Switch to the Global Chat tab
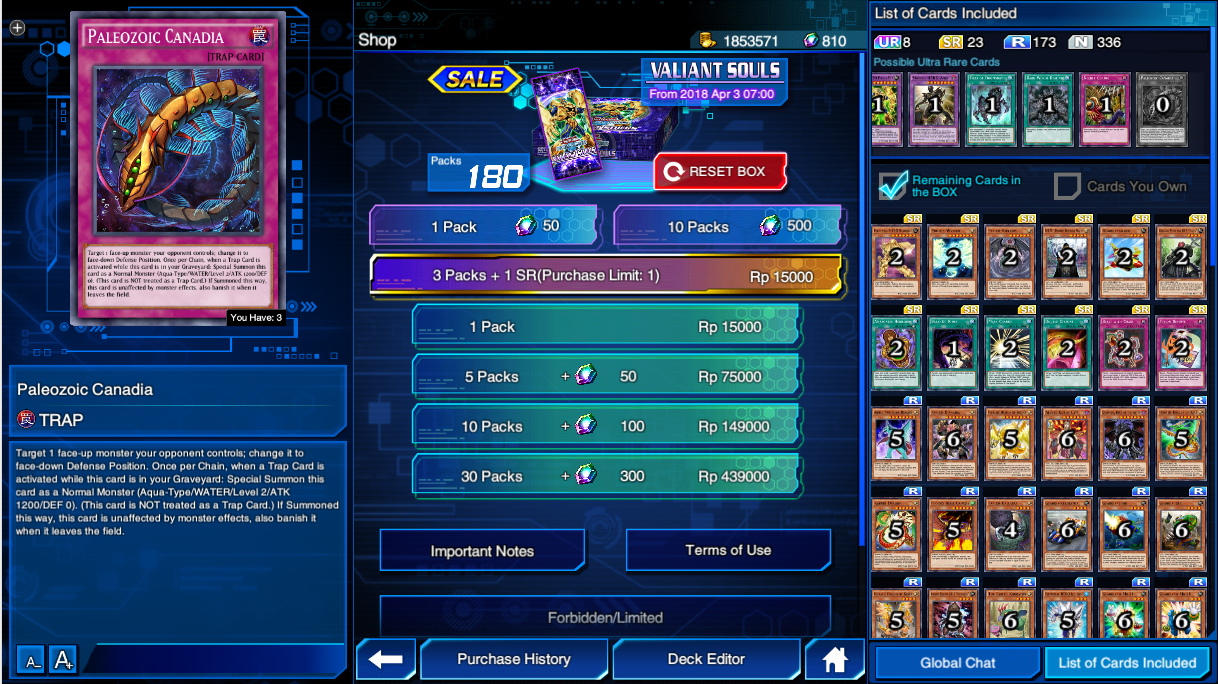The width and height of the screenshot is (1218, 684). tap(957, 662)
